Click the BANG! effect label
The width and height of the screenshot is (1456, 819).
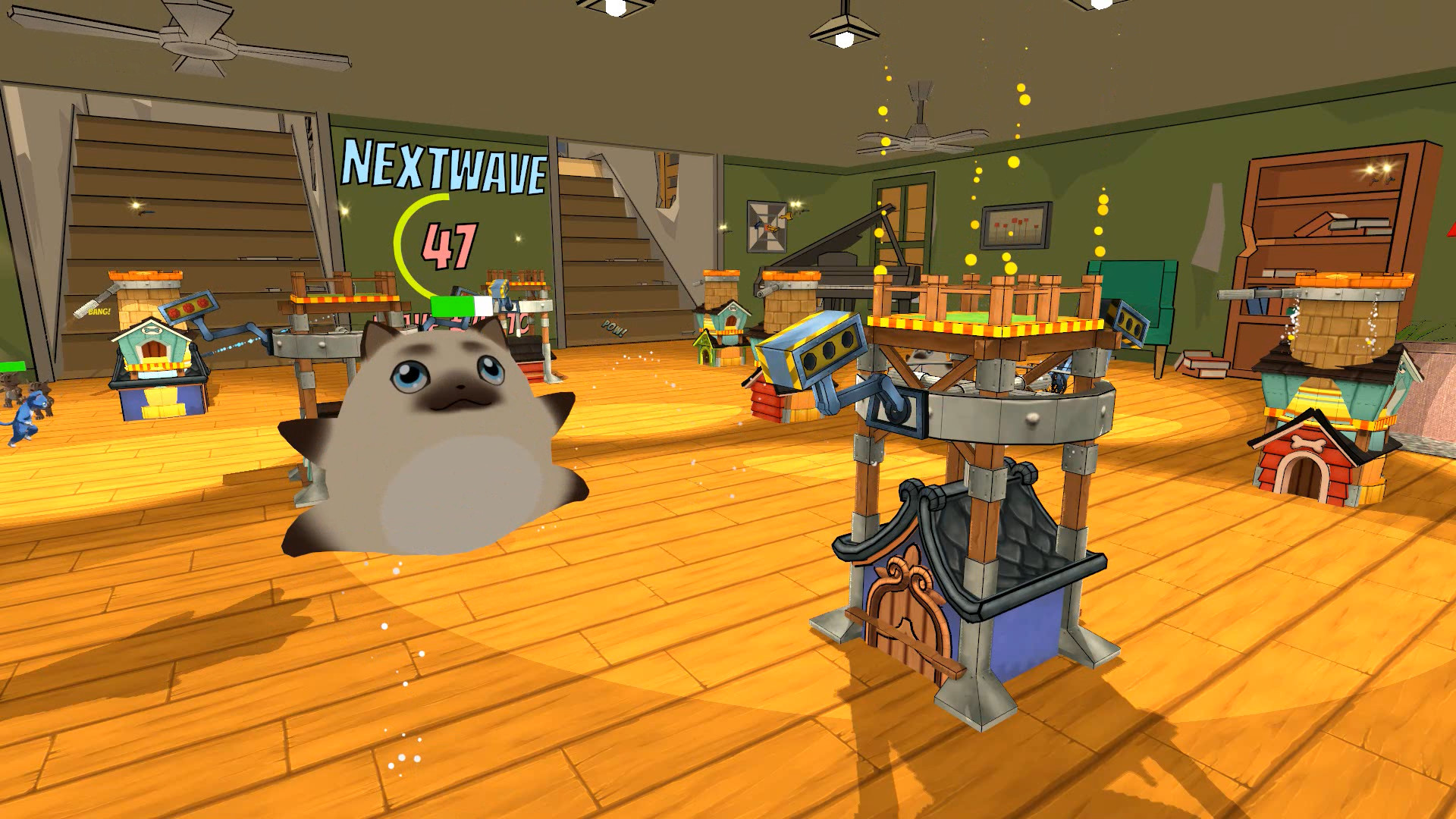point(98,310)
